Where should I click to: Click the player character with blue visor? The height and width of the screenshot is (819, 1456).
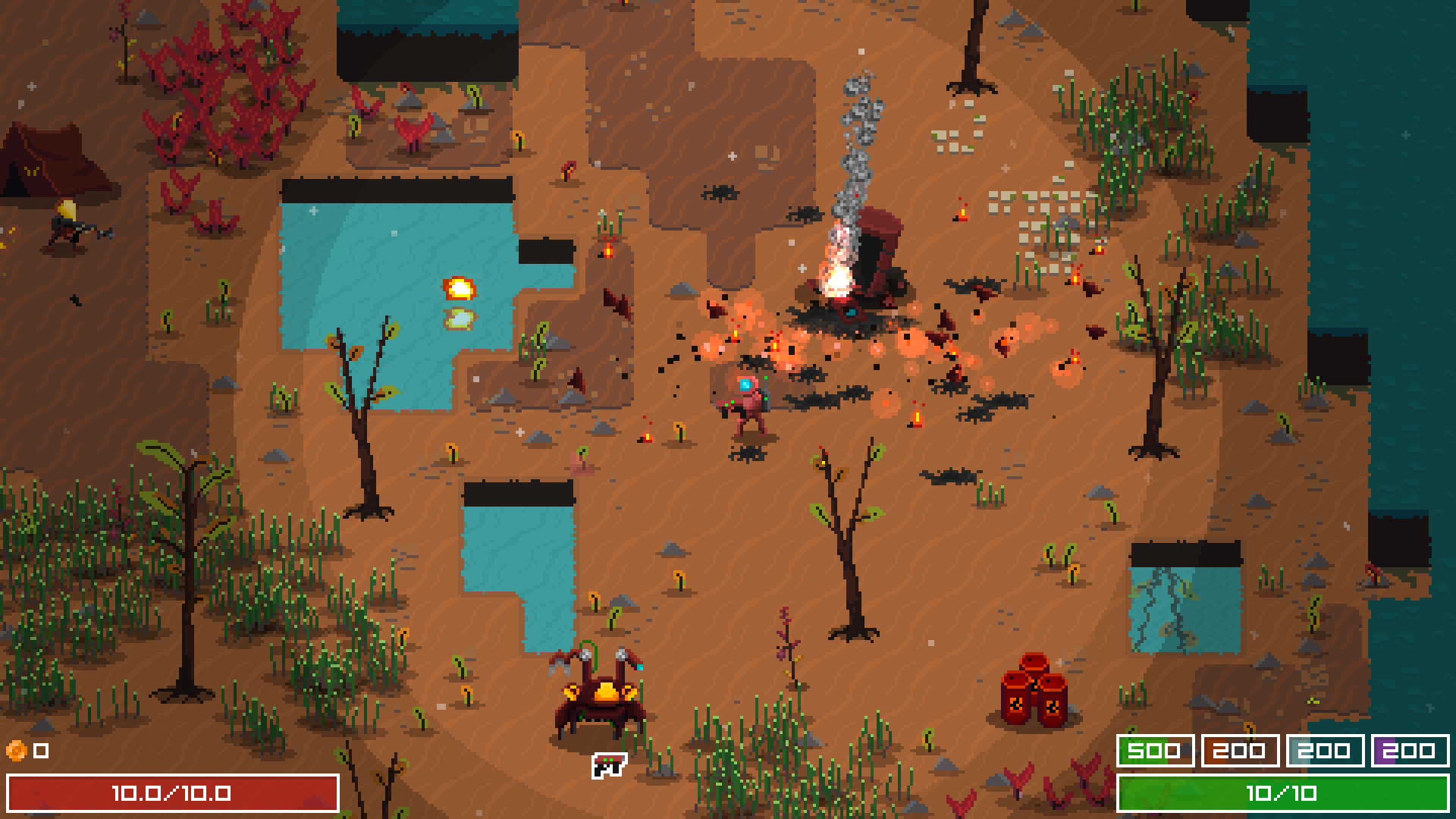(747, 402)
